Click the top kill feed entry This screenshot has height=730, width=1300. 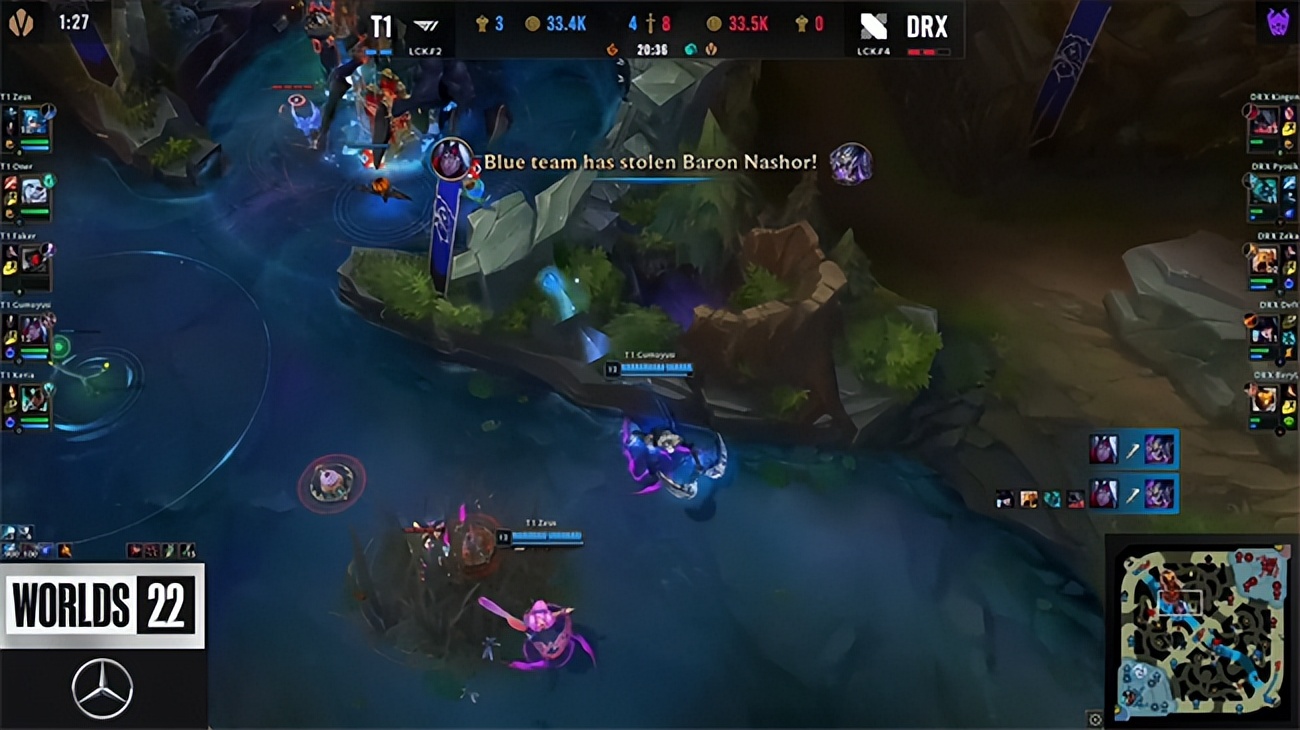click(1131, 450)
